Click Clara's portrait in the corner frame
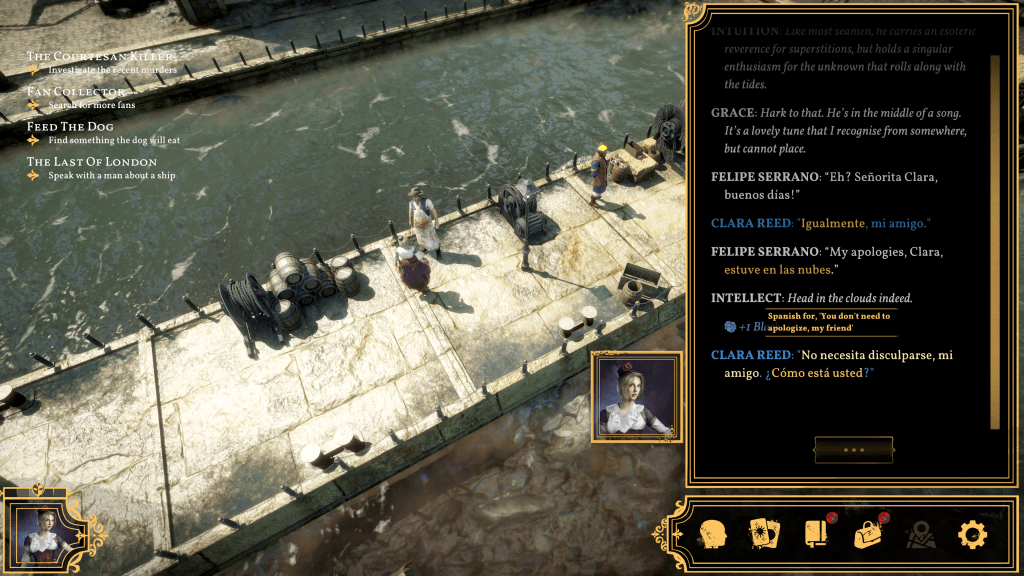The image size is (1024, 576). click(37, 528)
